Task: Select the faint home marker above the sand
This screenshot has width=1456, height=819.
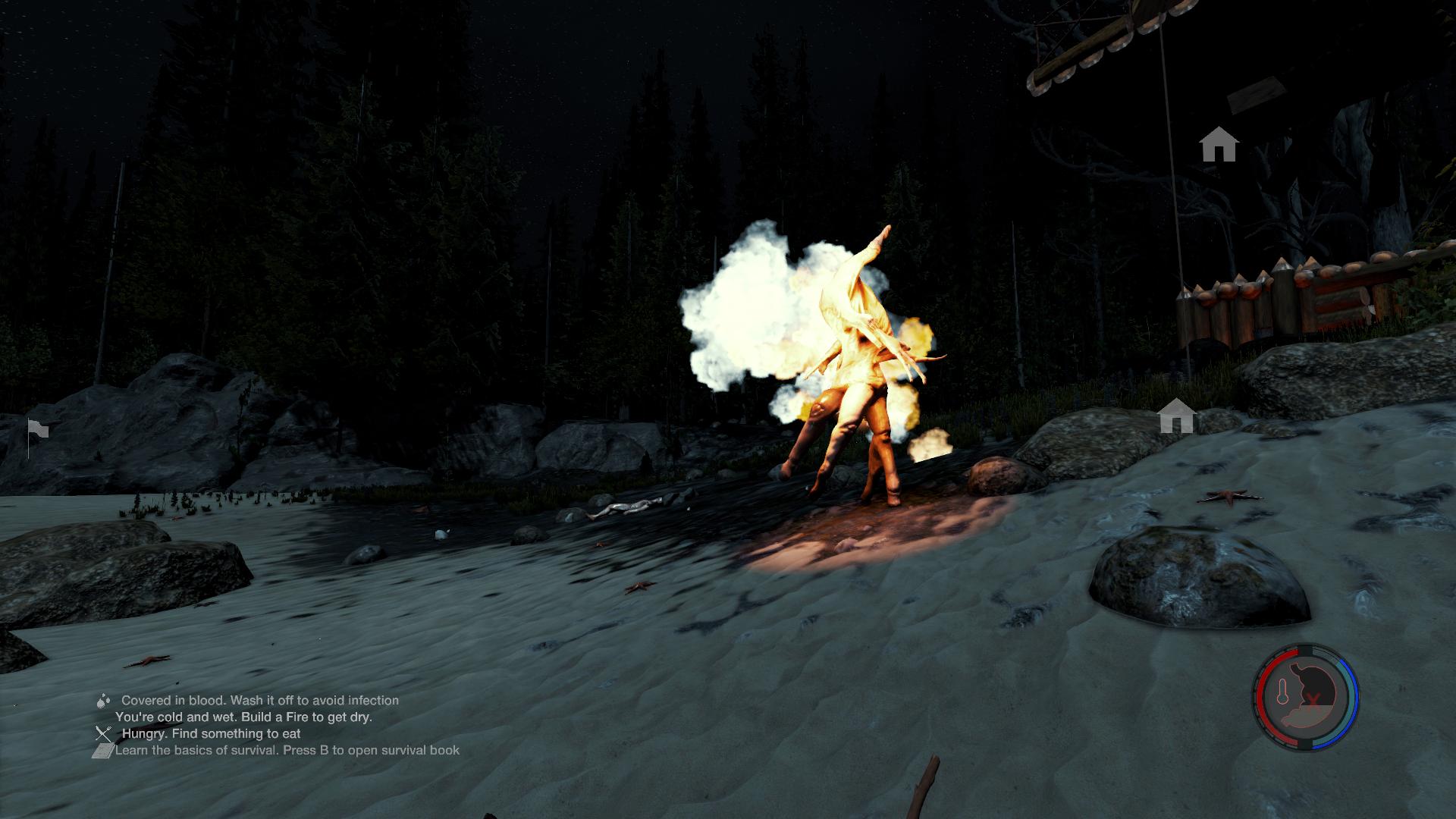Action: [1176, 416]
